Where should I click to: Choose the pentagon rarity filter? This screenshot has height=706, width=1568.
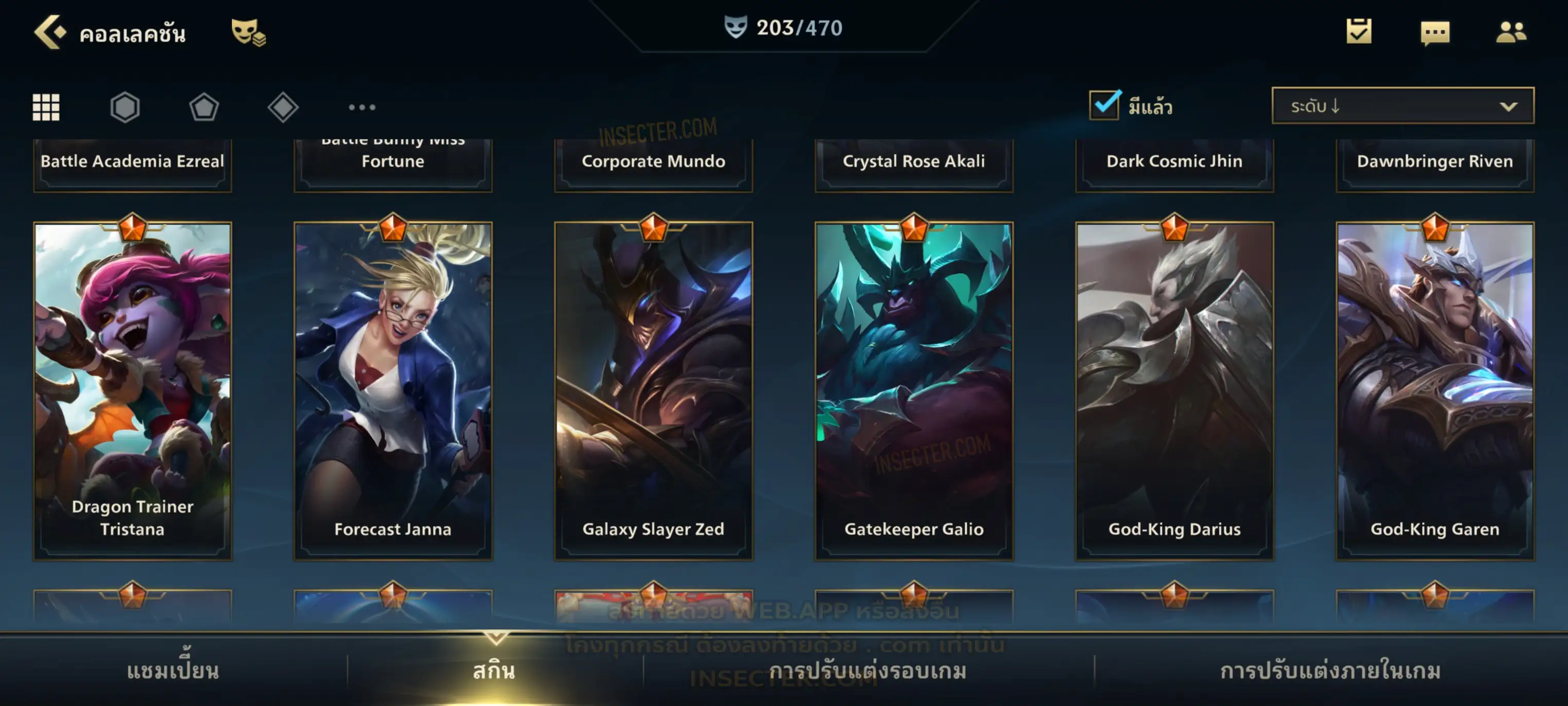coord(204,107)
